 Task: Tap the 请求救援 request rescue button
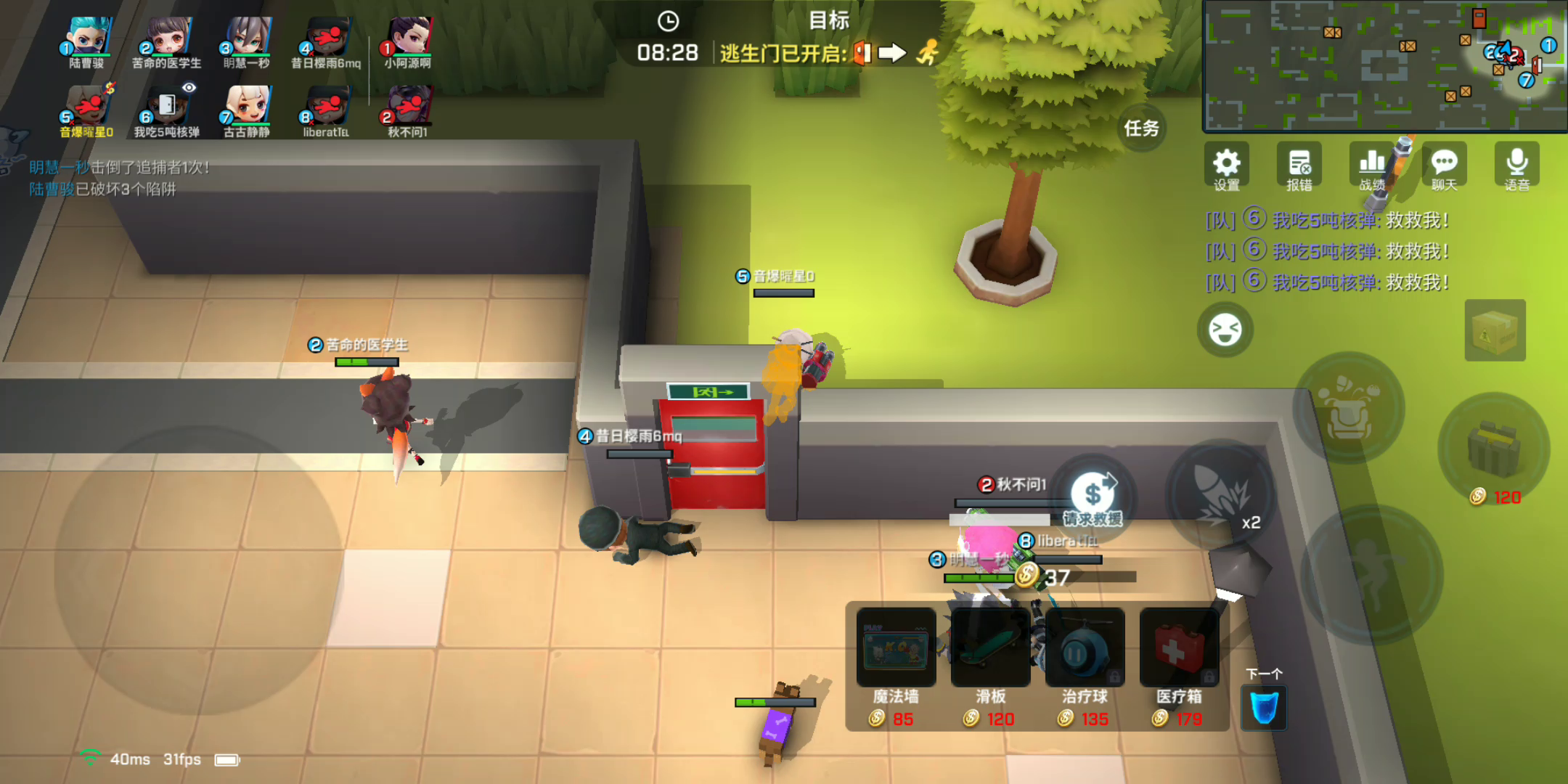(1093, 499)
